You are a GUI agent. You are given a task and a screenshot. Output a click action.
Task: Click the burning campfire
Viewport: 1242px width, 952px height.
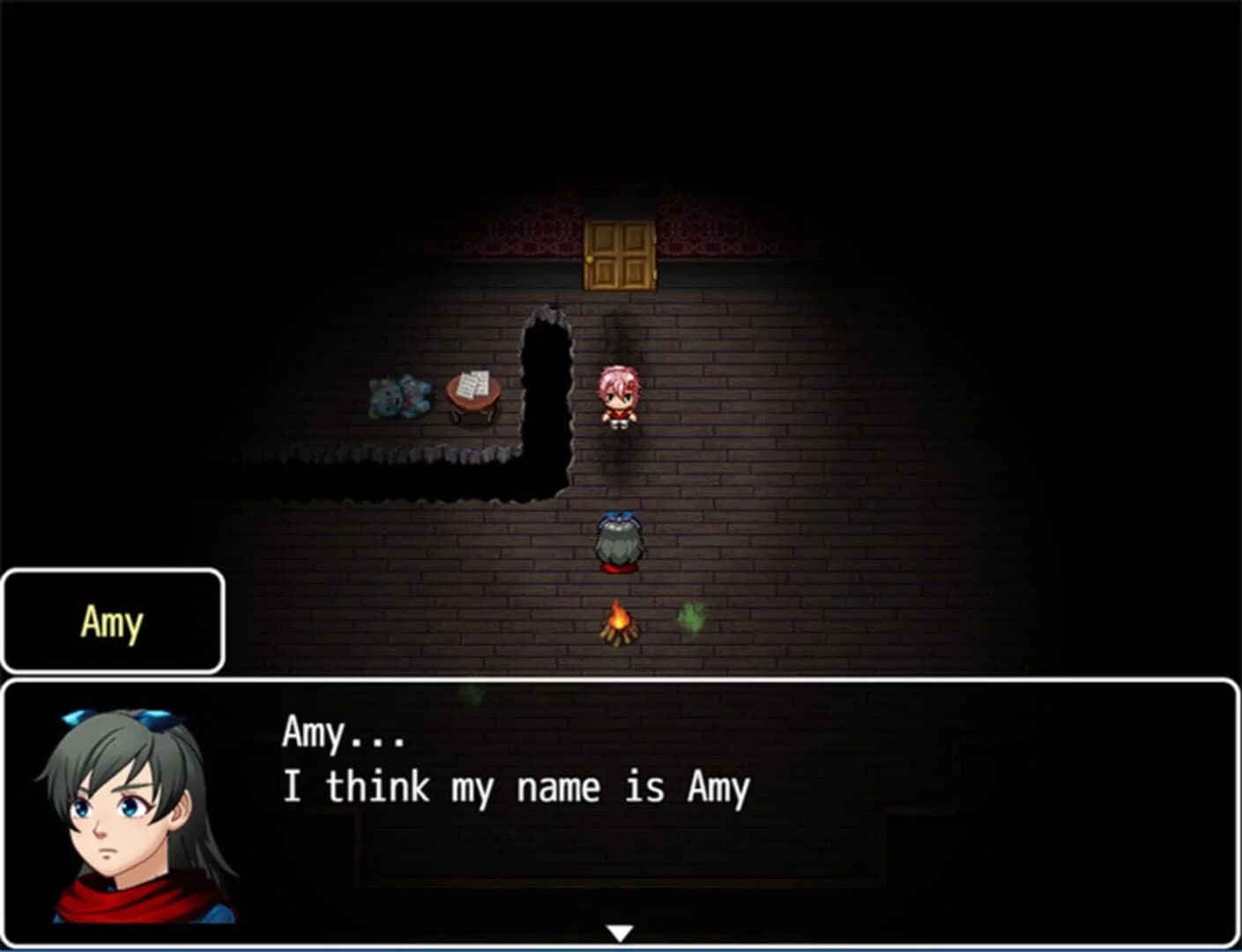pos(620,623)
